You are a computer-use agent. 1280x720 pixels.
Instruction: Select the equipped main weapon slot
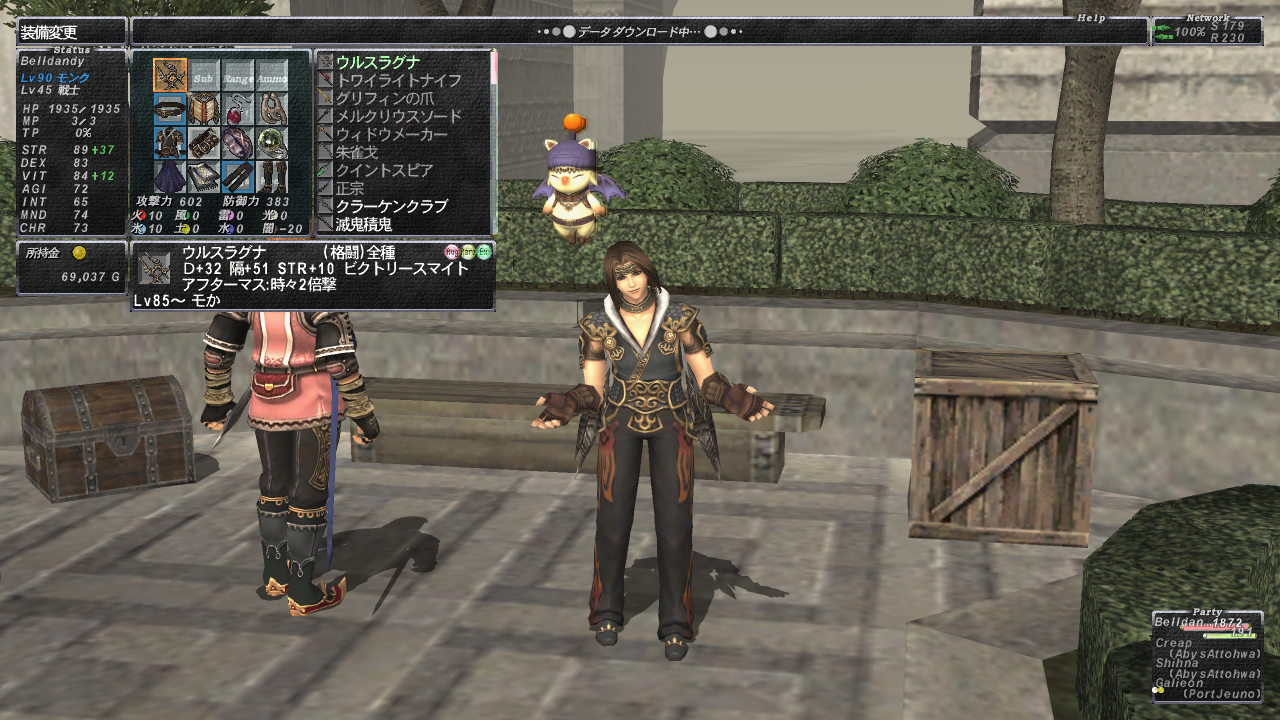click(x=170, y=75)
